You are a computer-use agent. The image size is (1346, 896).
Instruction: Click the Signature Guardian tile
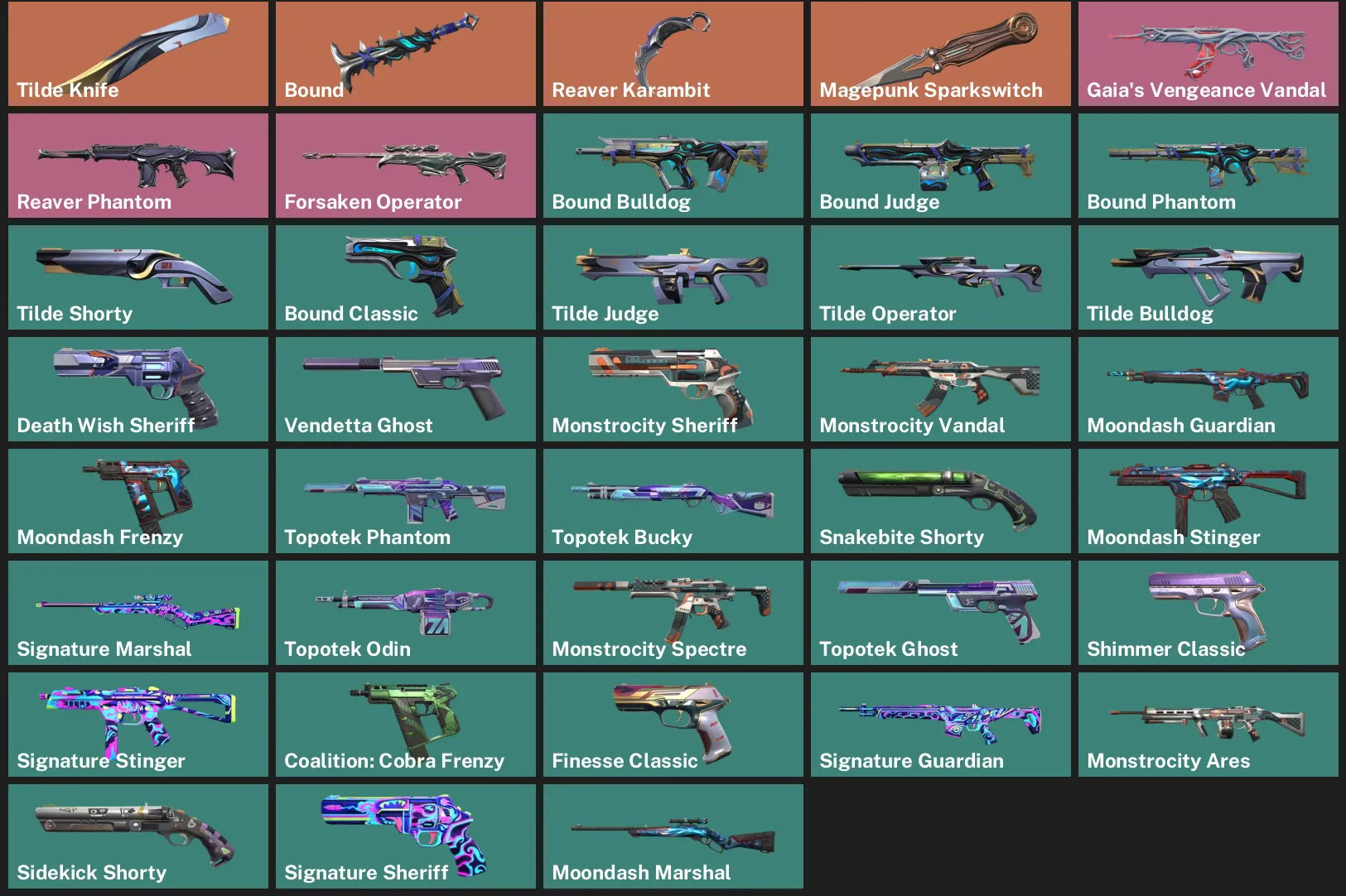940,724
